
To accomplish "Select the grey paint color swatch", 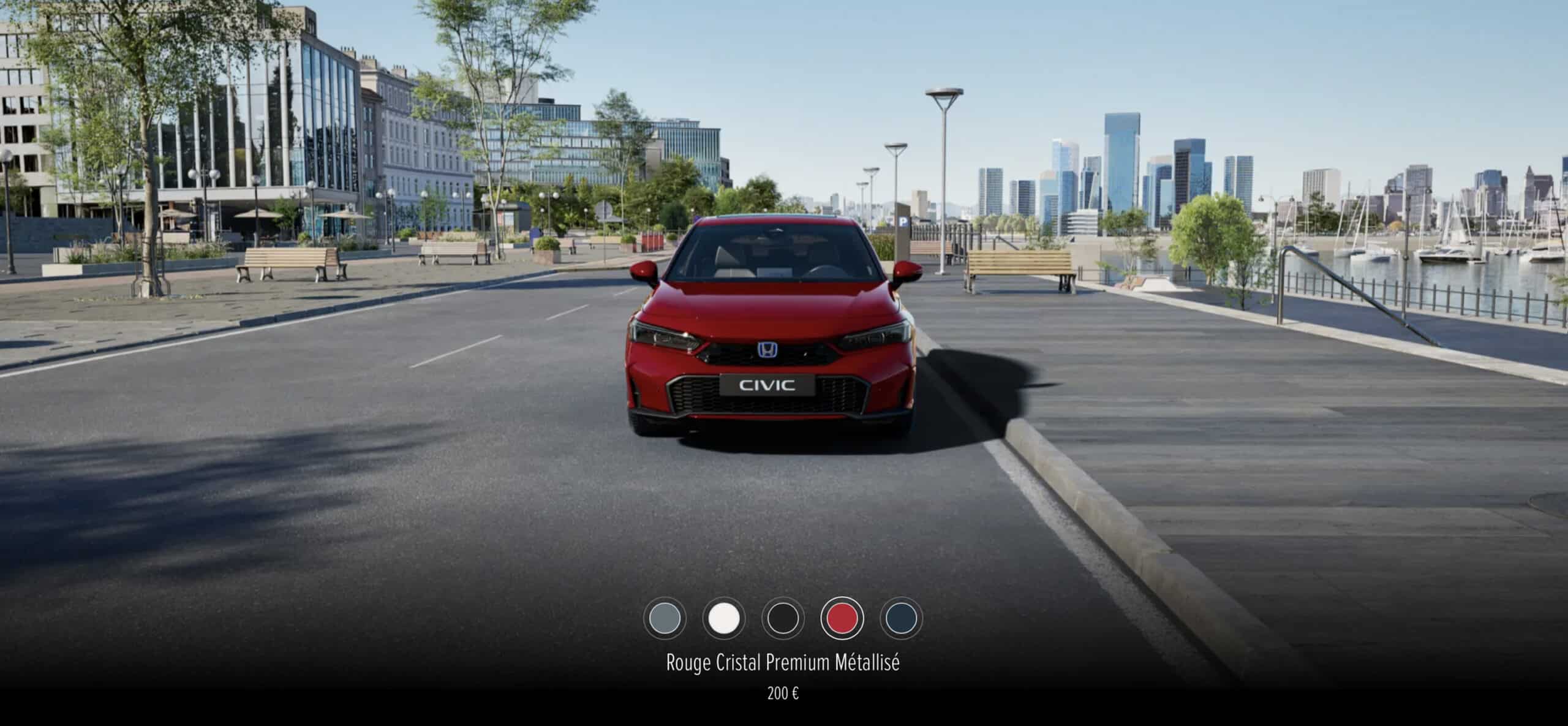I will click(665, 618).
